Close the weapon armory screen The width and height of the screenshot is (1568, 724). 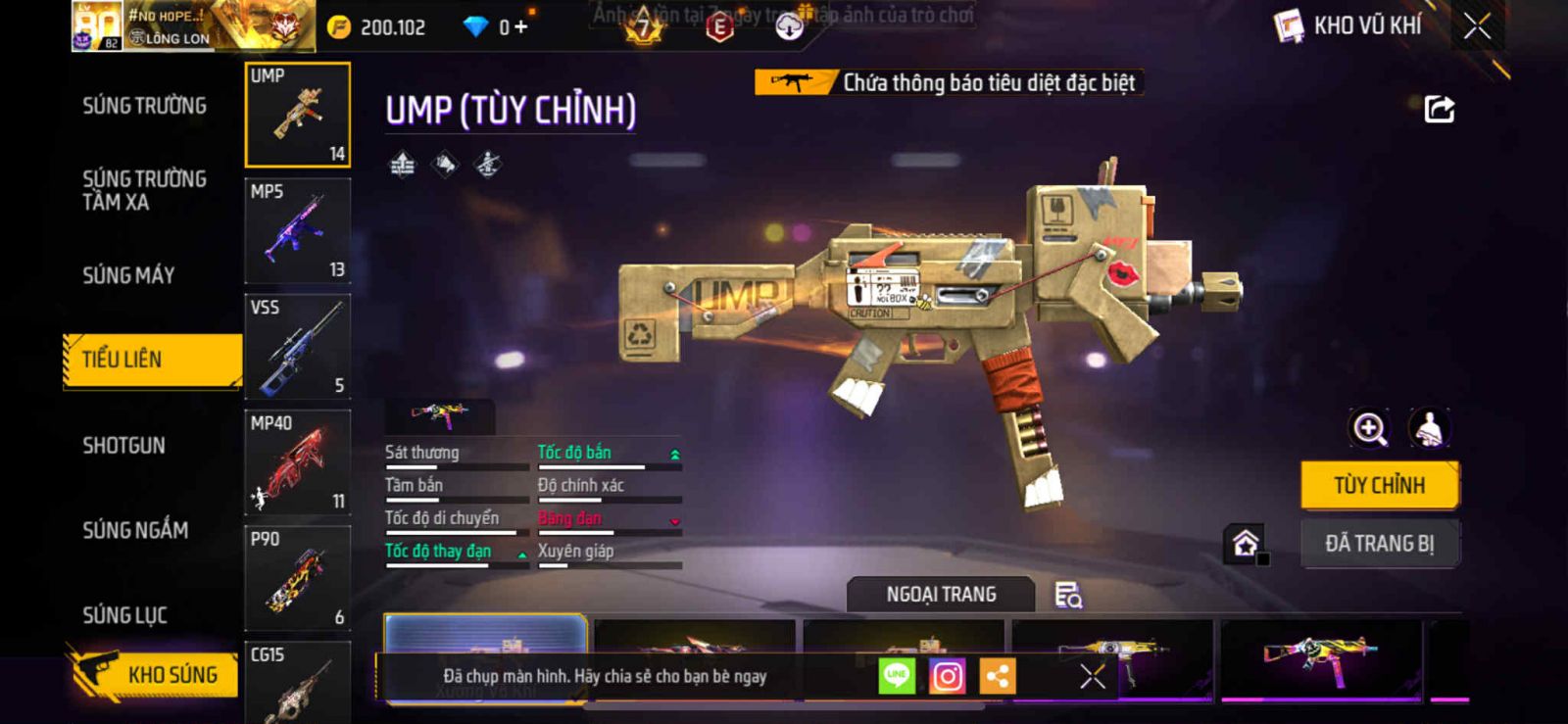click(1477, 26)
